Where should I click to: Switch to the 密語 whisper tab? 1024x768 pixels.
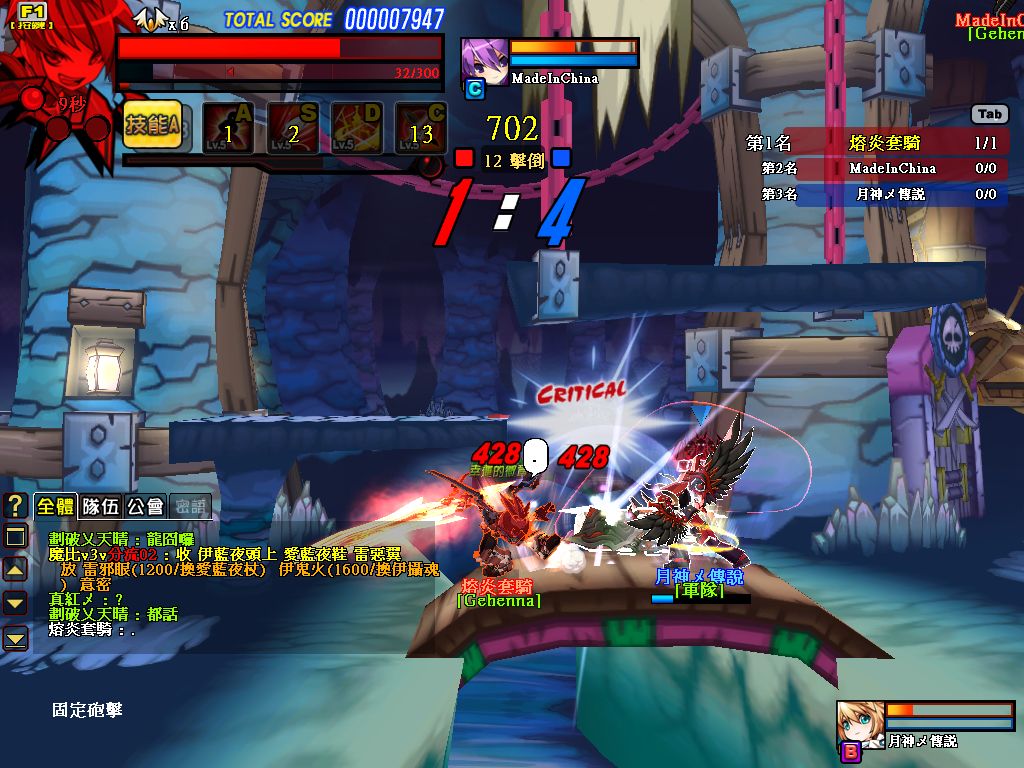click(x=190, y=506)
